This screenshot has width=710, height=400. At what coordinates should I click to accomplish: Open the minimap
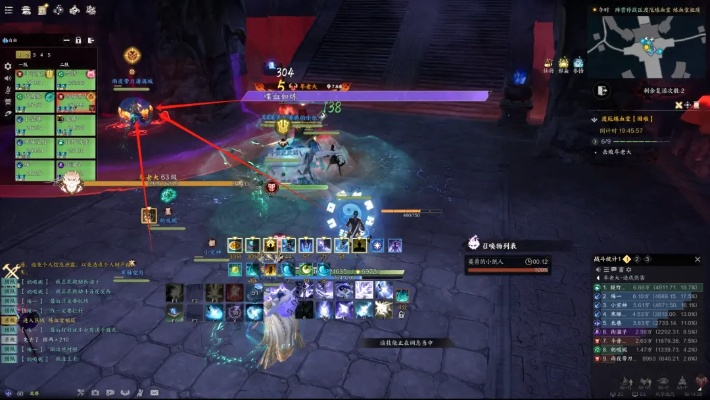644,41
